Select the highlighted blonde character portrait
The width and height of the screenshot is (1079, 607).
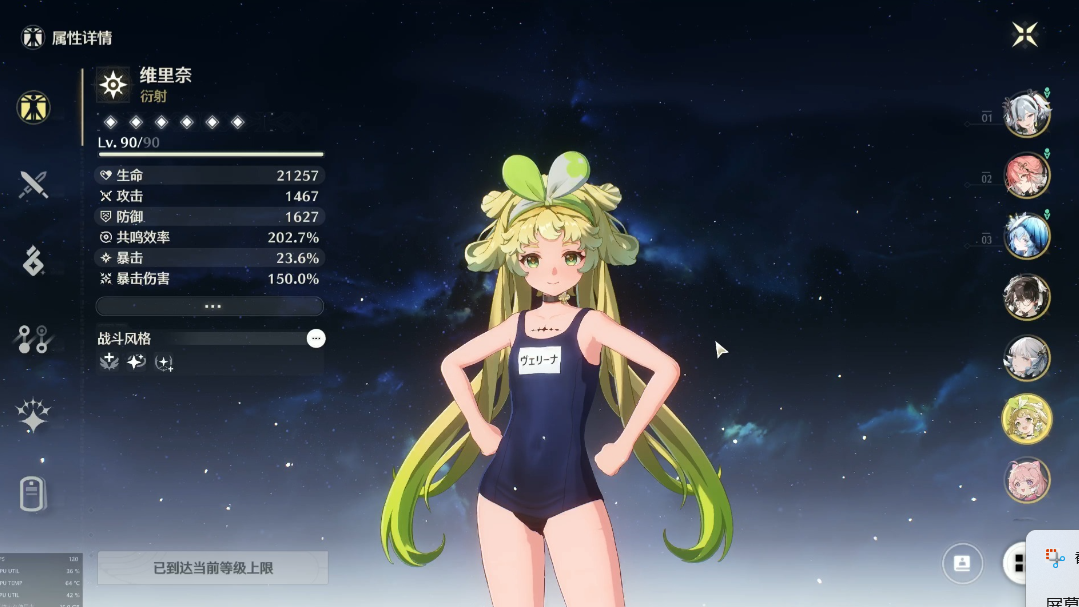tap(1026, 419)
